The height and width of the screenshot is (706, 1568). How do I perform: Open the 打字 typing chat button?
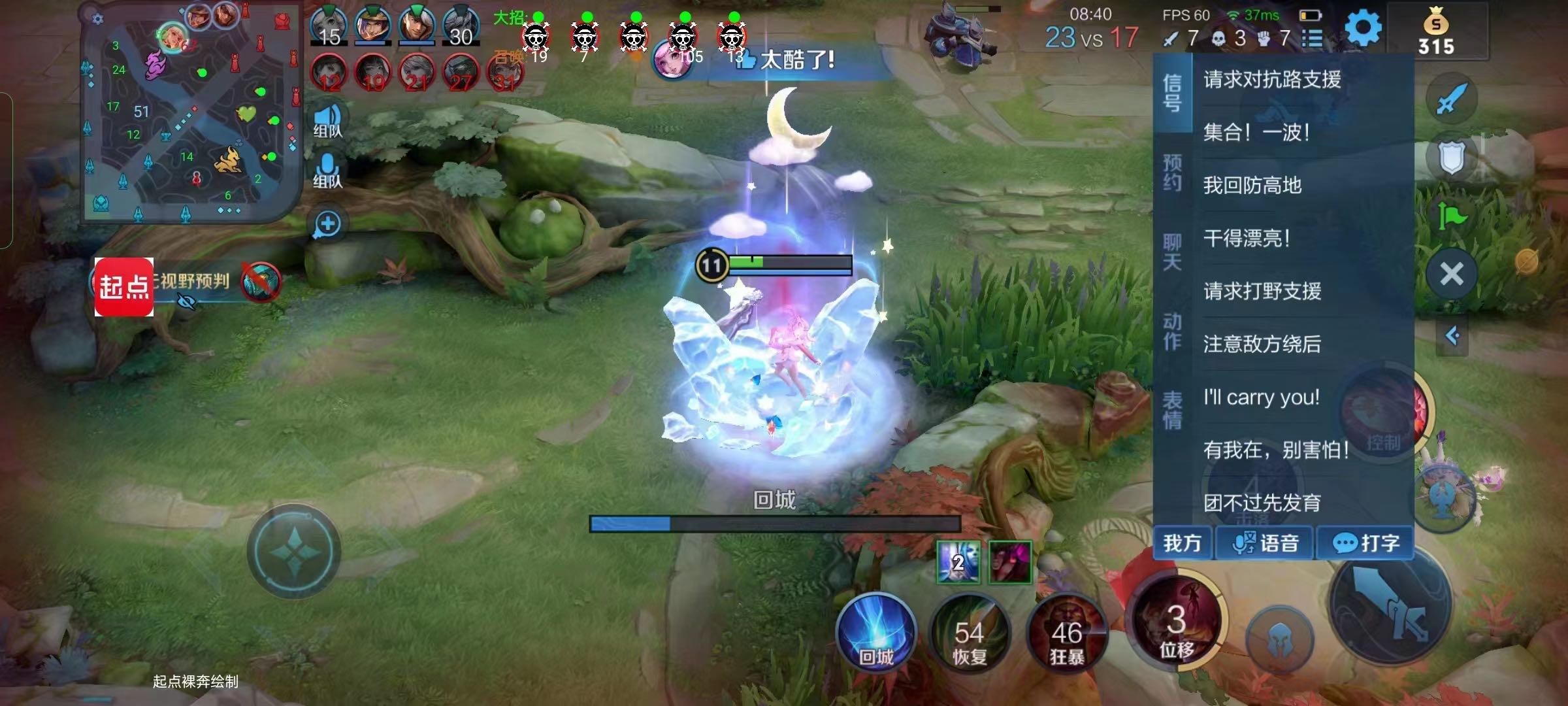(1365, 543)
